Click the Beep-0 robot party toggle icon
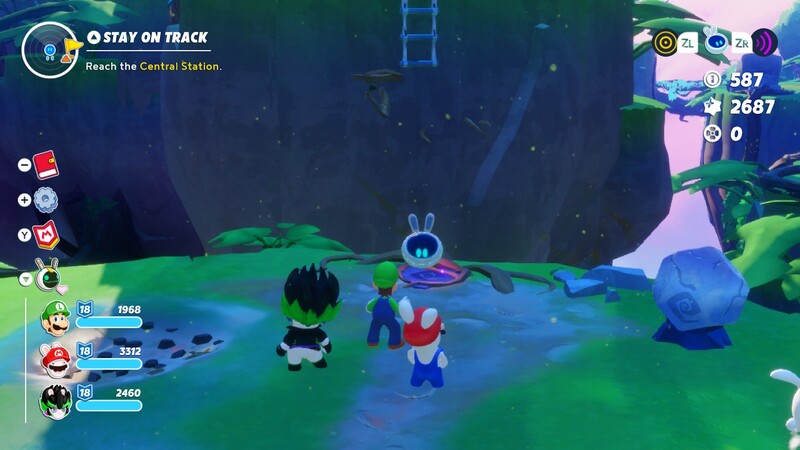 pyautogui.click(x=46, y=276)
